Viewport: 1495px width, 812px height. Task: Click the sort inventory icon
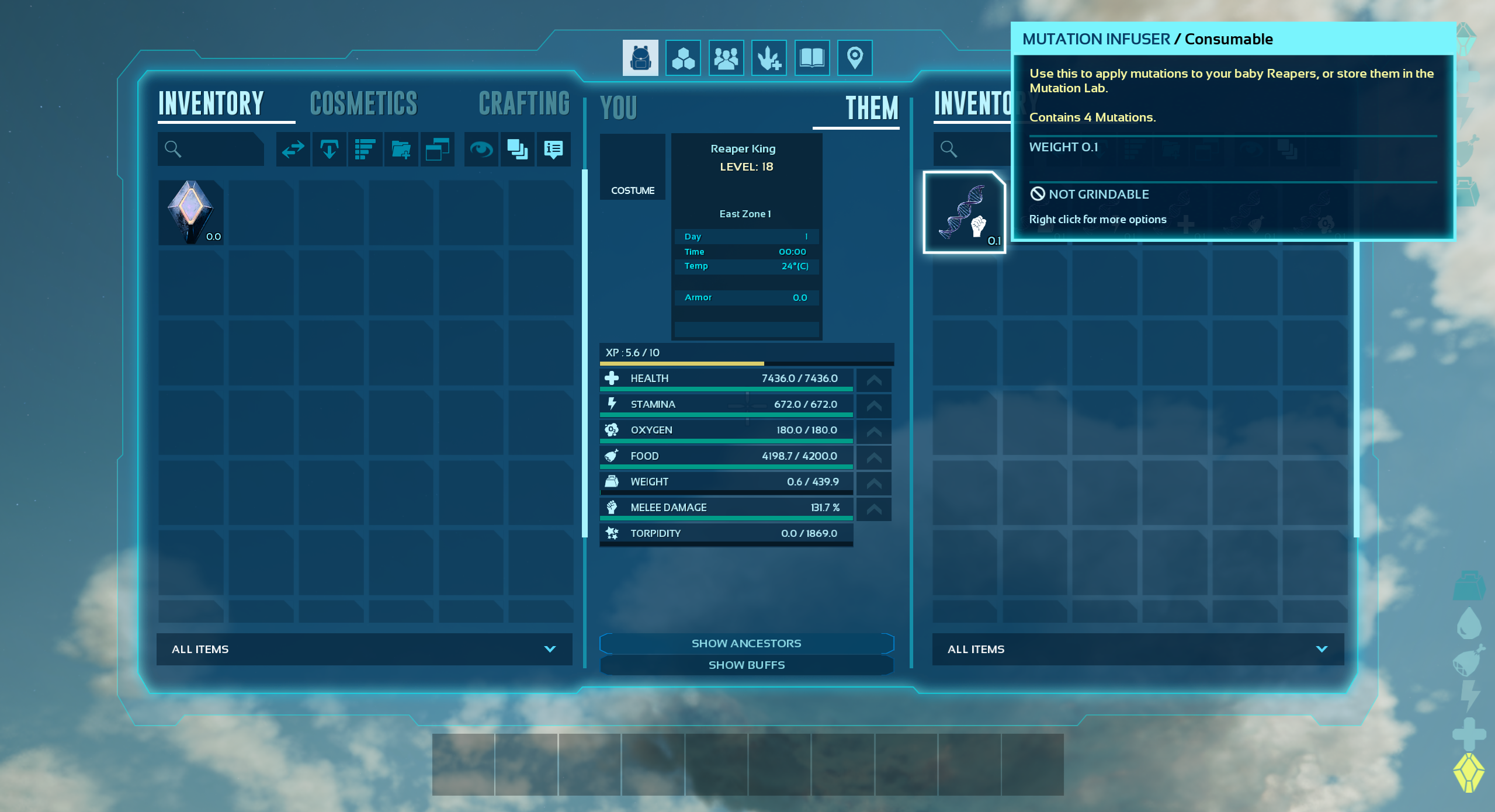coord(365,150)
